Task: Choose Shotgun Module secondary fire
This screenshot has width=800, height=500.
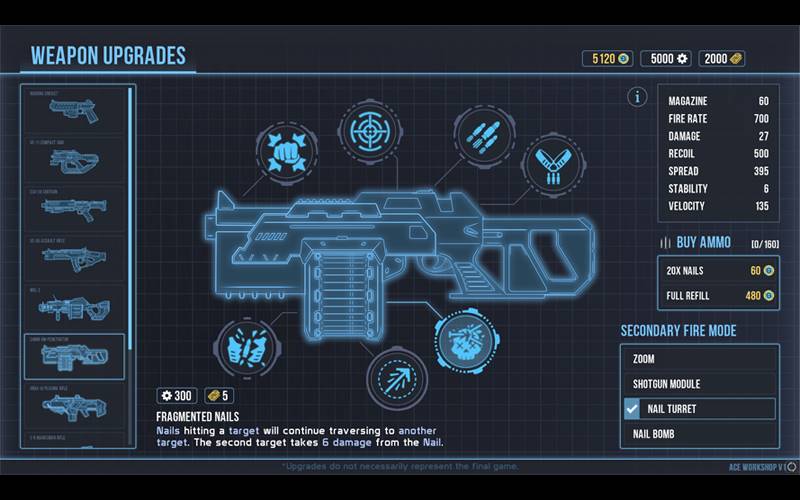Action: (x=700, y=384)
